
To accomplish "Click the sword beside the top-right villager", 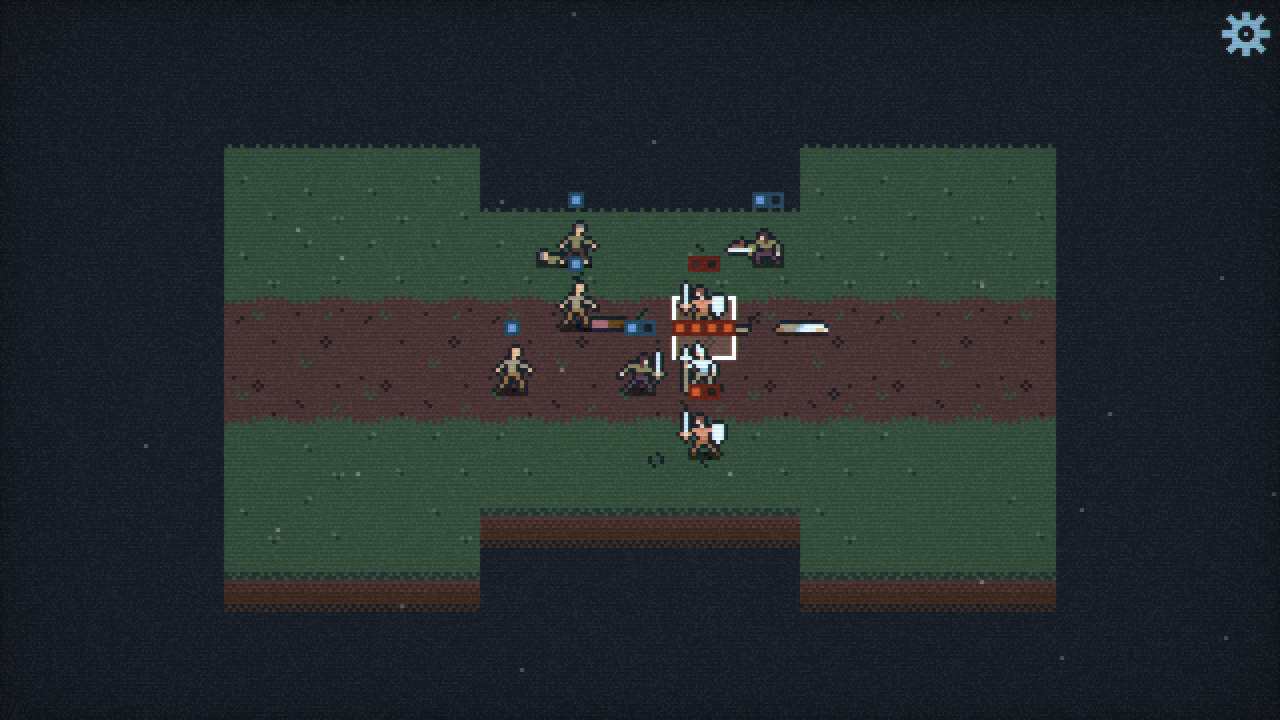I will 738,249.
